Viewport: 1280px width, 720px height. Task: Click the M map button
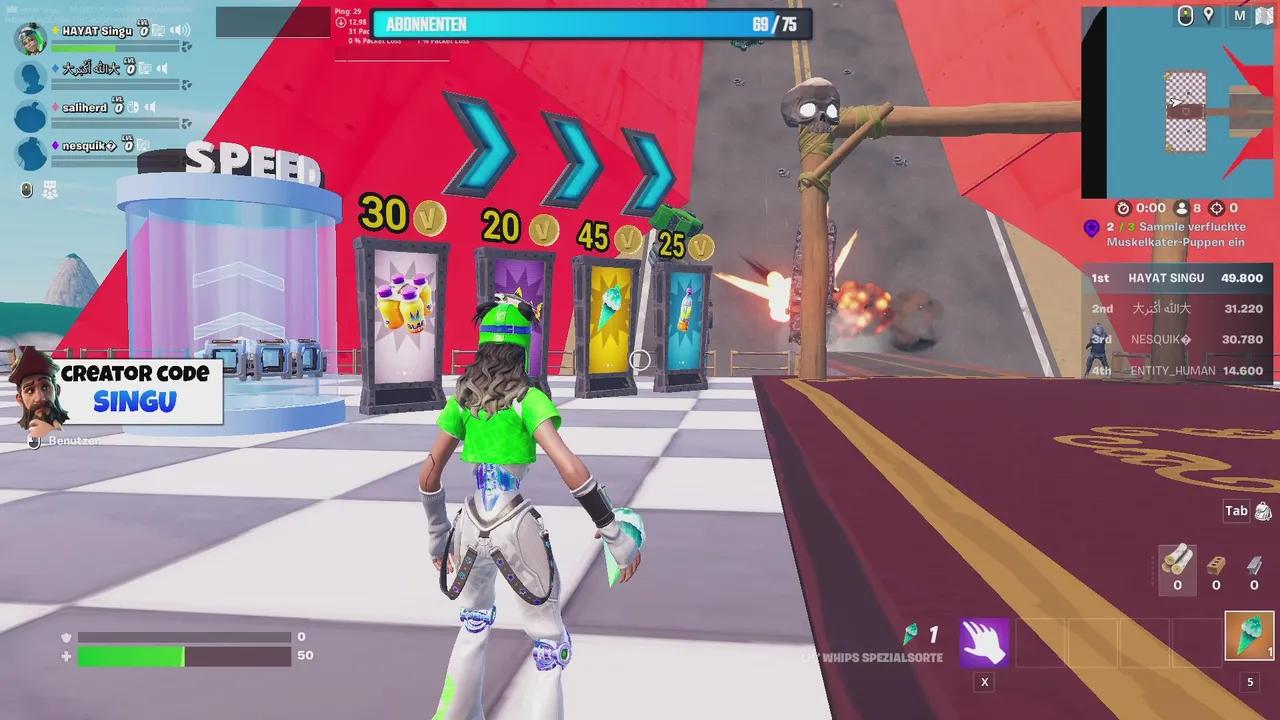tap(1239, 16)
